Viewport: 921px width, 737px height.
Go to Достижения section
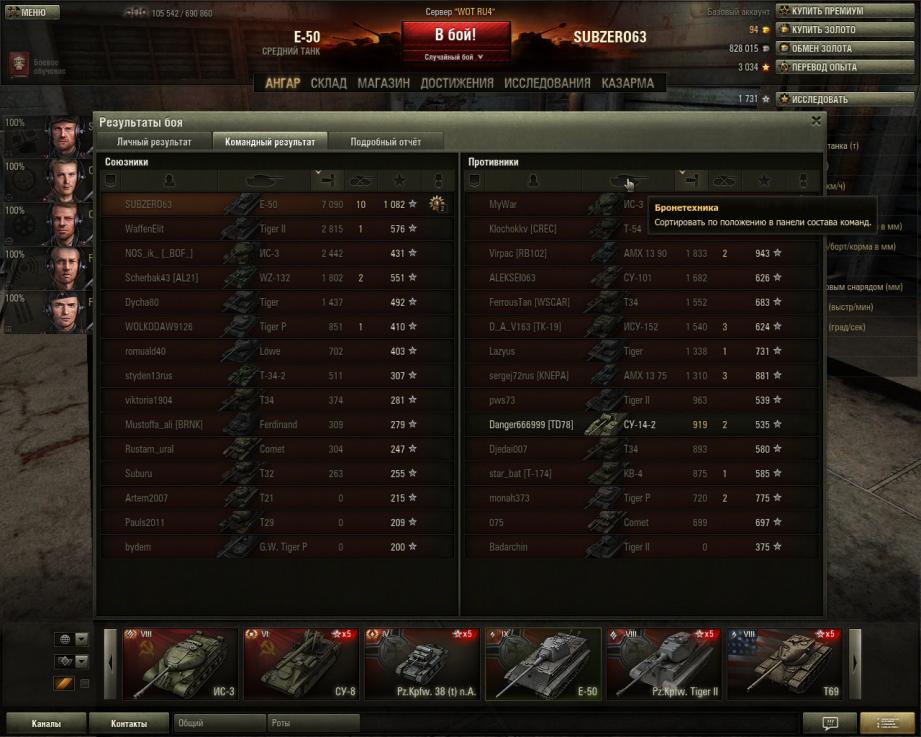click(x=456, y=83)
